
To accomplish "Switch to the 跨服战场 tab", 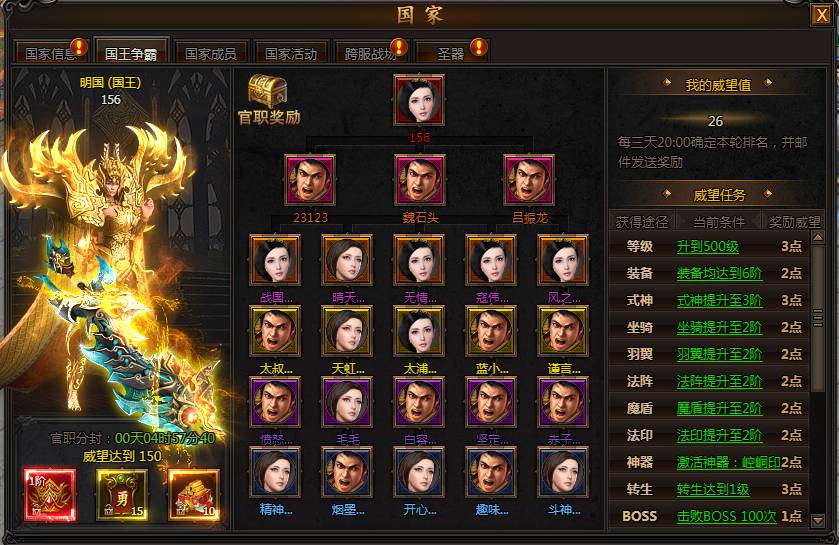I will [371, 53].
